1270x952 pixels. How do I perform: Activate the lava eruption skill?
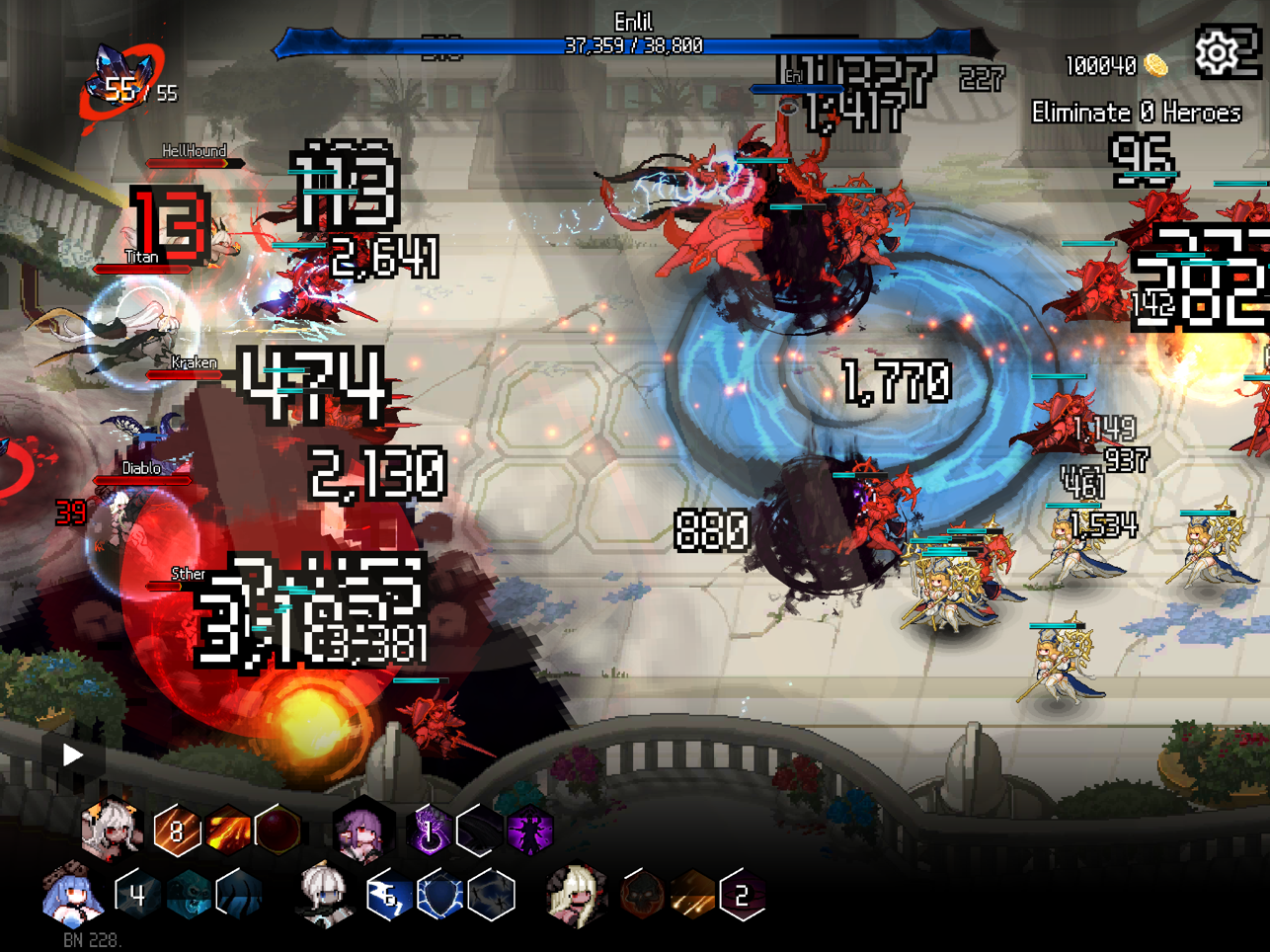pyautogui.click(x=228, y=831)
